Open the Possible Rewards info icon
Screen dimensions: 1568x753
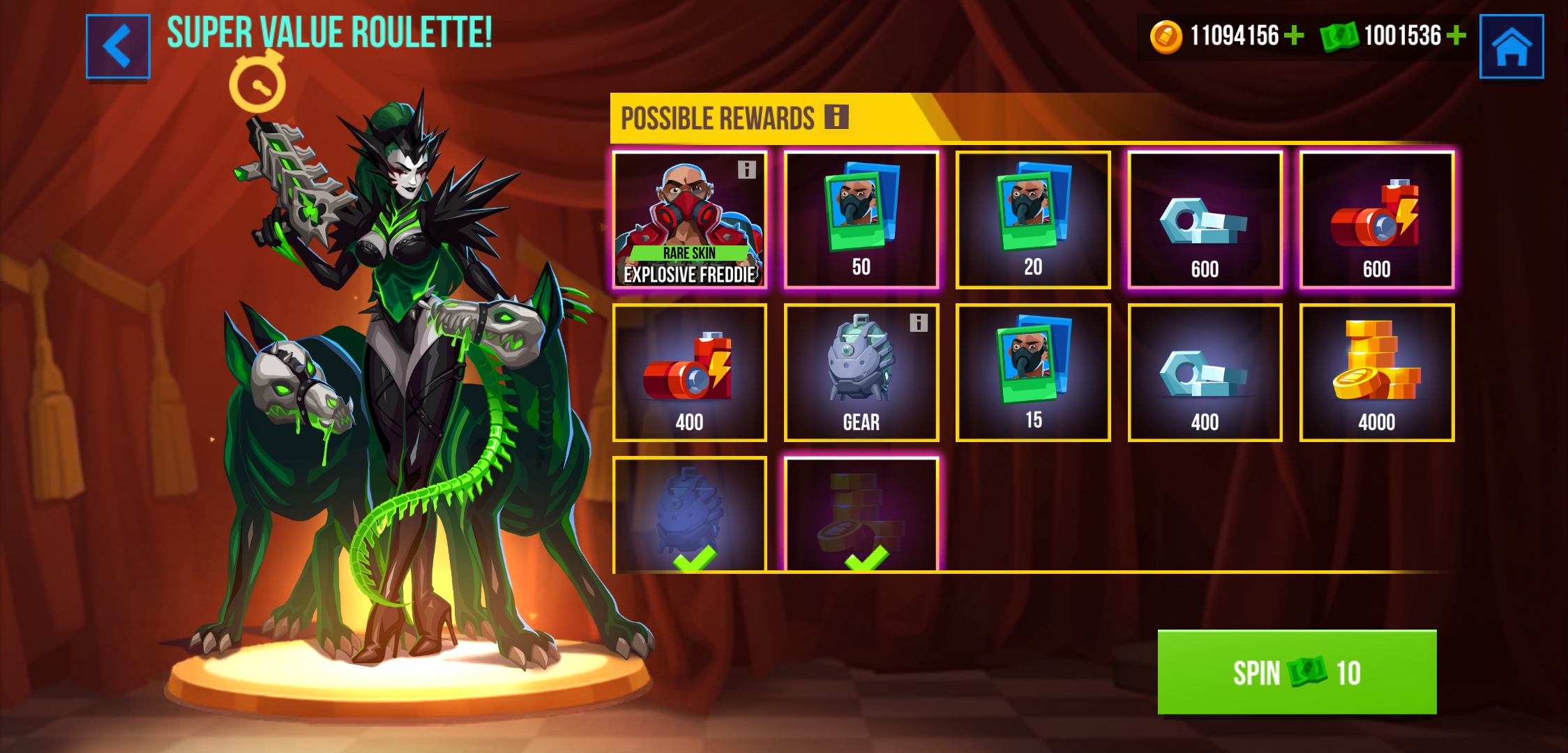(836, 117)
